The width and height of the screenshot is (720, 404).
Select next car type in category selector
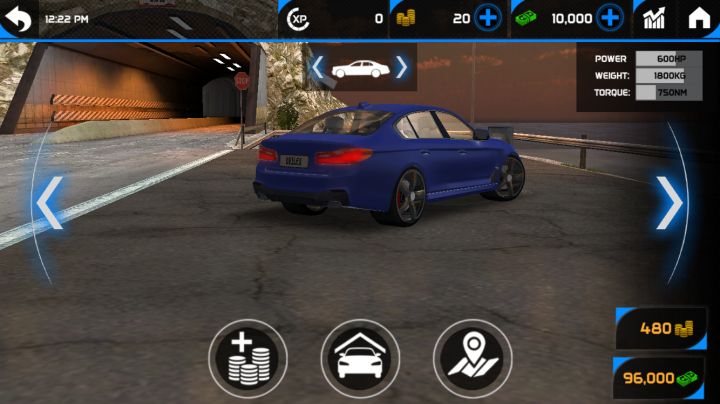click(x=402, y=67)
